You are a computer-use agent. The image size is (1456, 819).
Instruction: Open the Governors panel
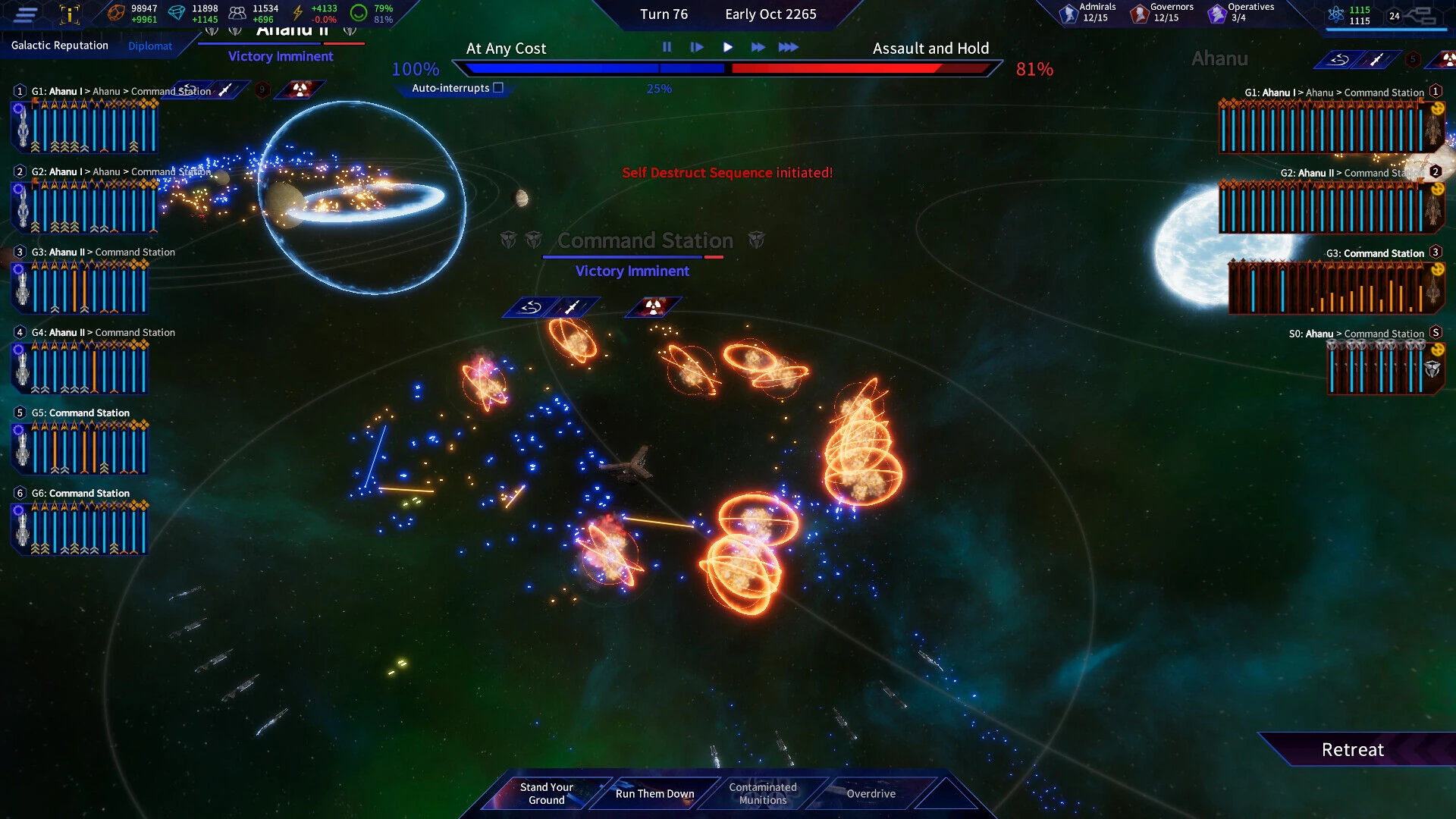1162,12
